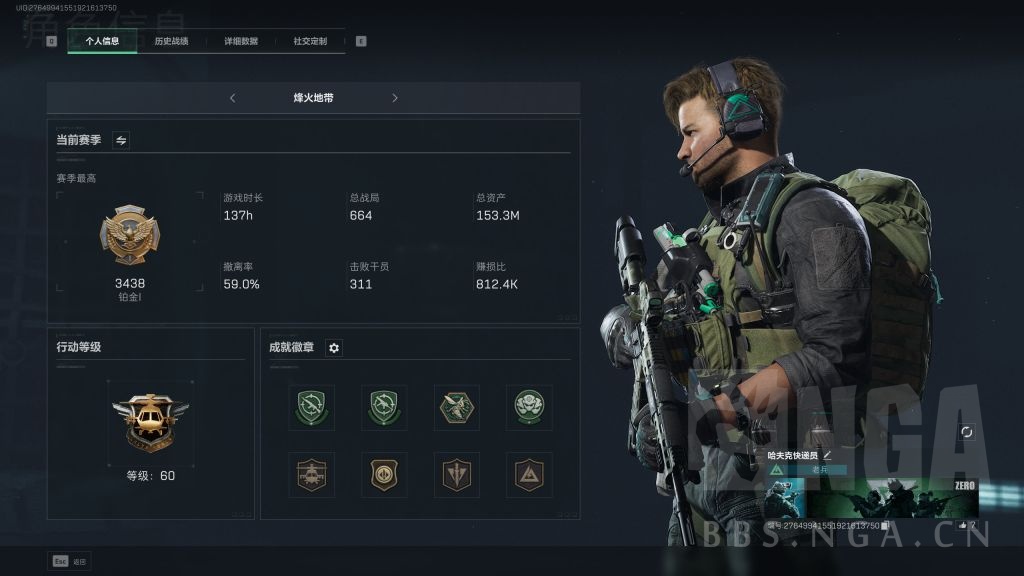Open the 历史战绩 tab
The height and width of the screenshot is (576, 1024).
tap(171, 41)
